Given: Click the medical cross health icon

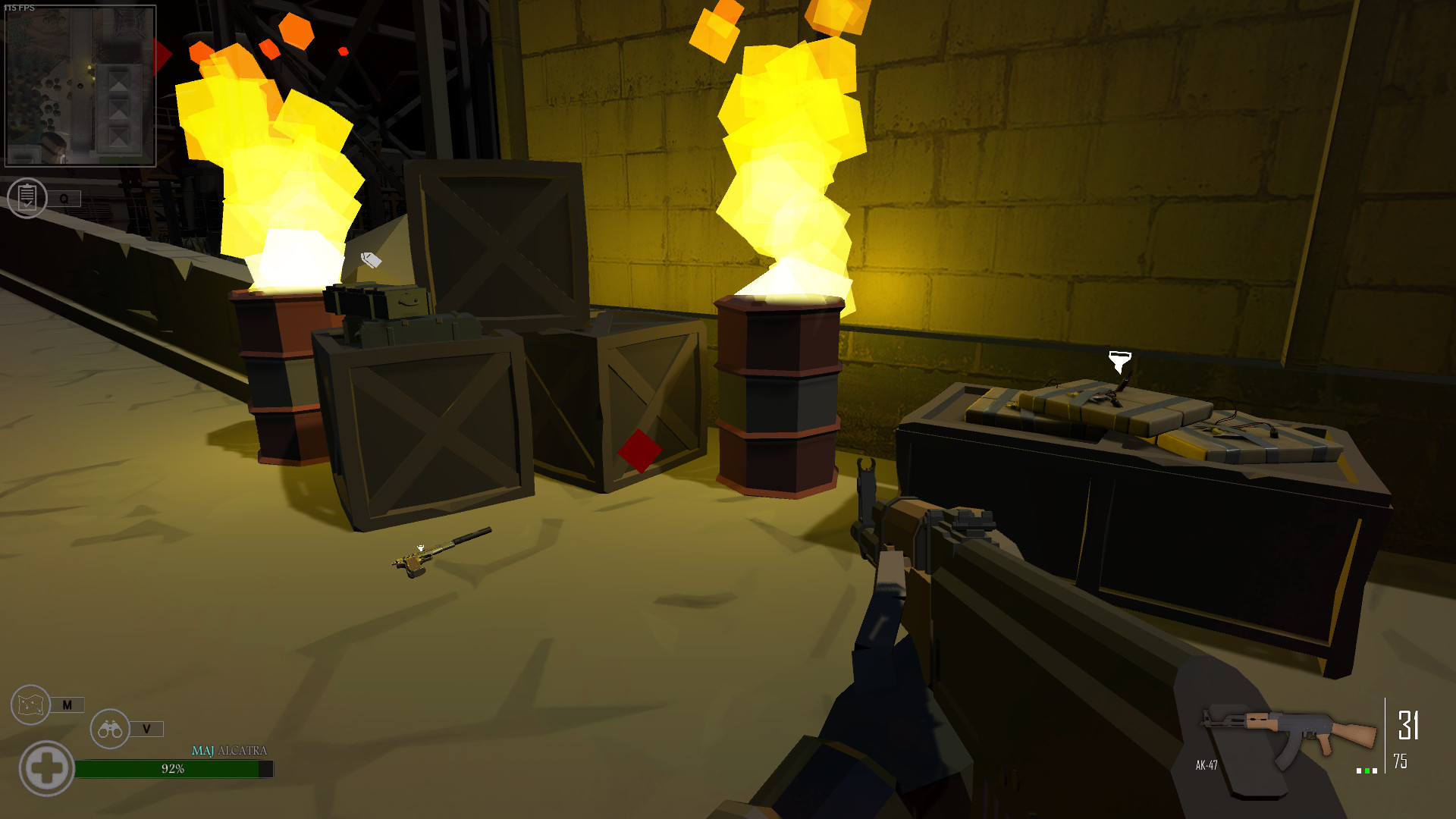Looking at the screenshot, I should (x=48, y=767).
